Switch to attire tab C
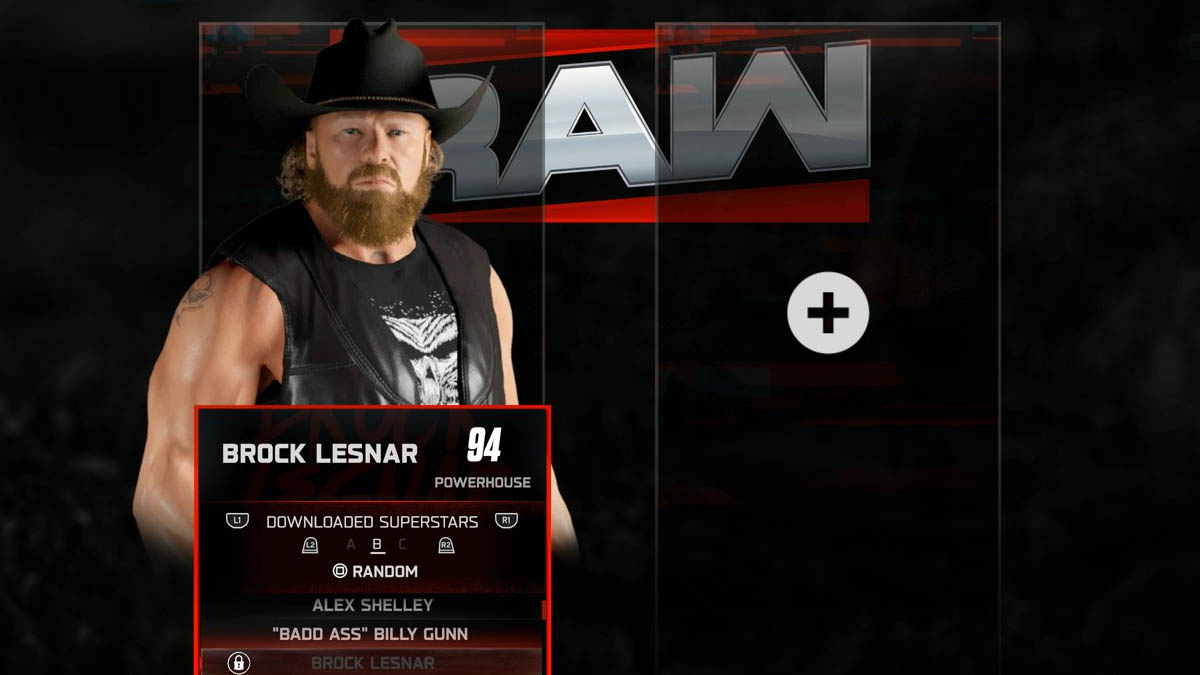This screenshot has width=1200, height=675. (x=402, y=545)
